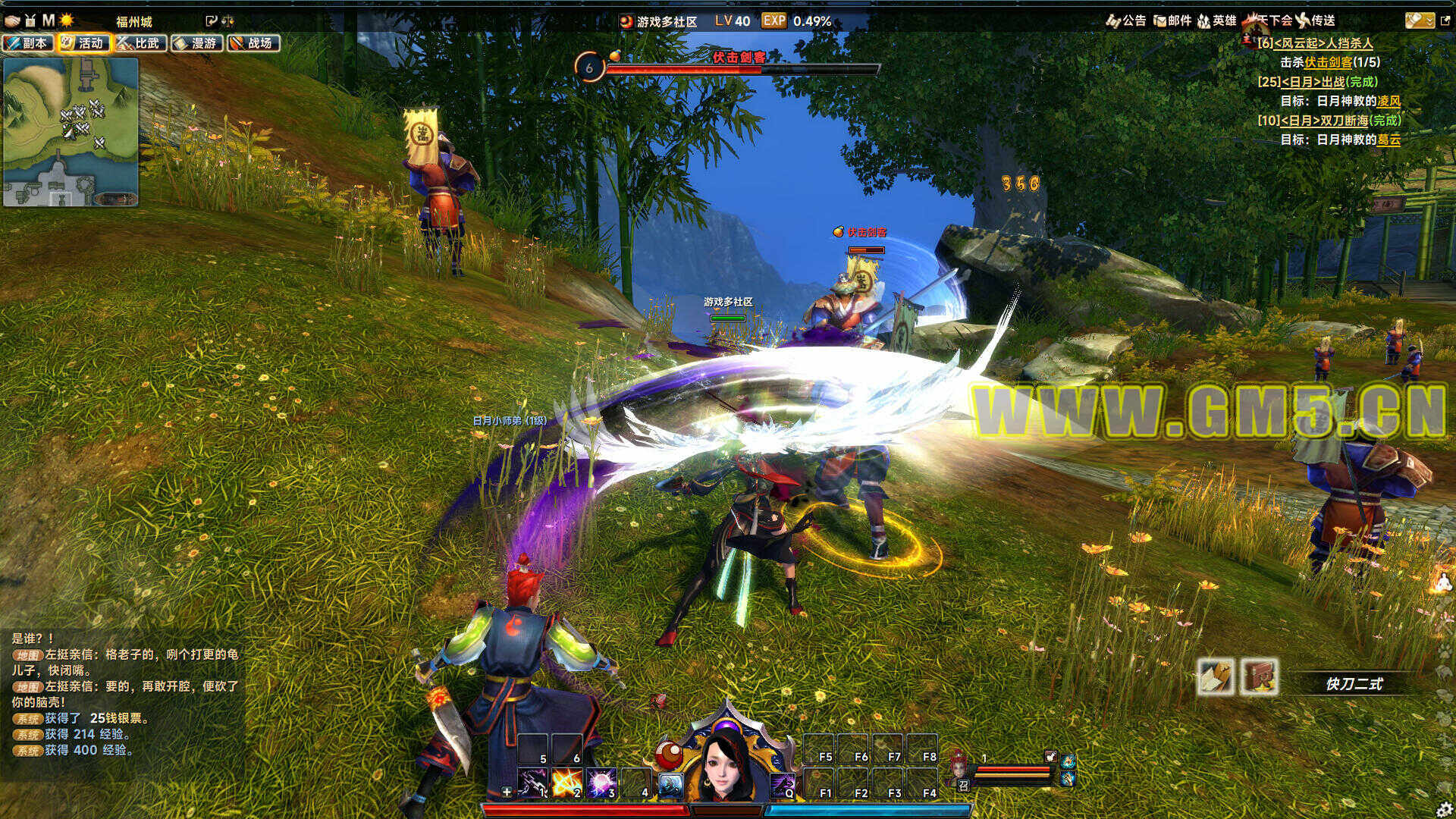Click the plus button beside the skill bar
This screenshot has width=1456, height=819.
[x=507, y=792]
